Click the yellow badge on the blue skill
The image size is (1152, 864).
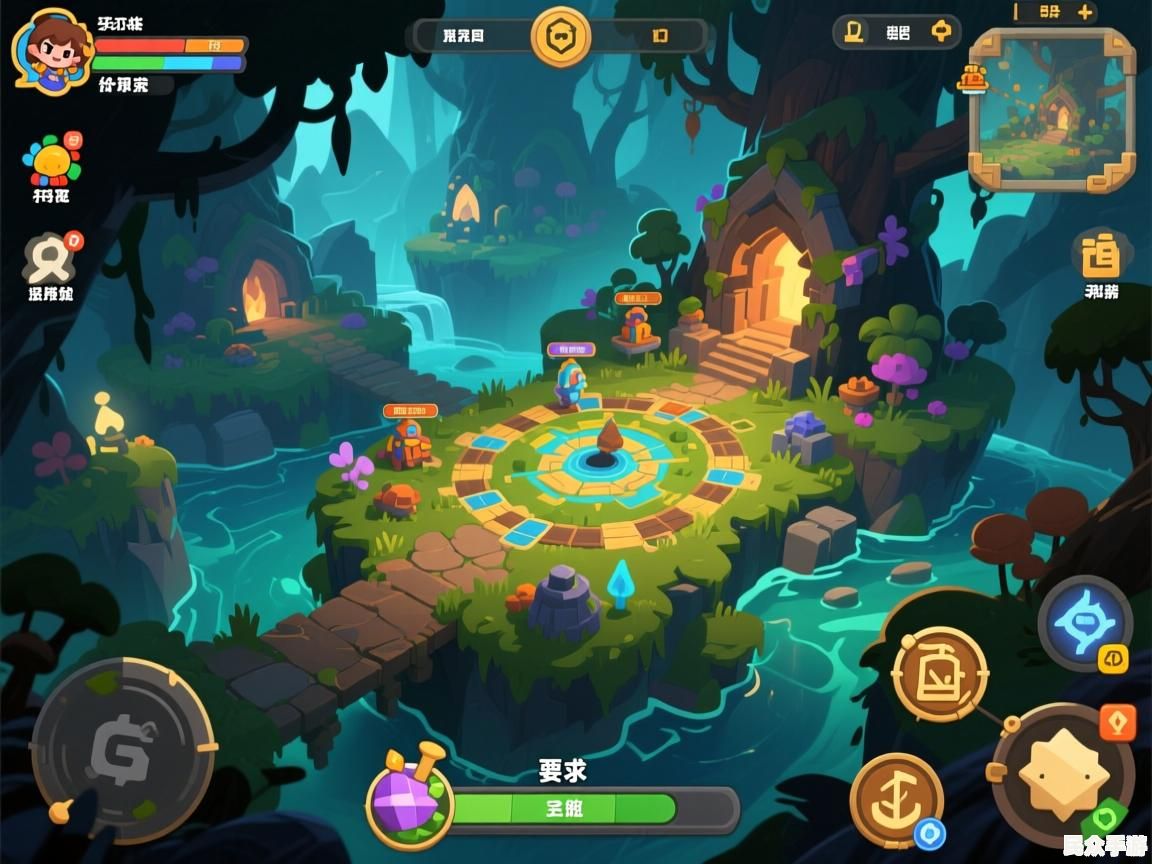[x=1113, y=659]
